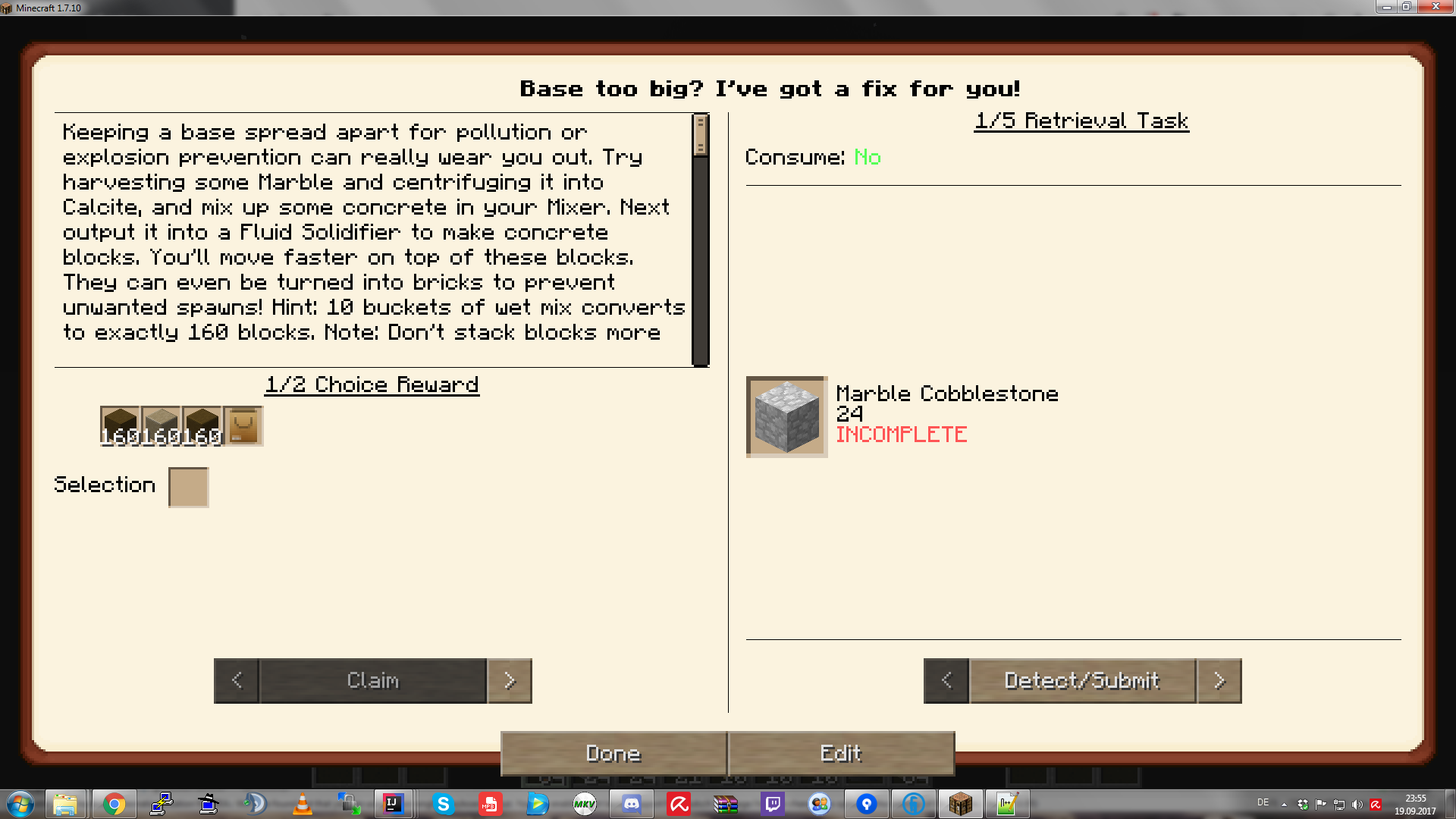Pick the loot bag reward icon
Screen dimensions: 1456x819
[x=243, y=425]
